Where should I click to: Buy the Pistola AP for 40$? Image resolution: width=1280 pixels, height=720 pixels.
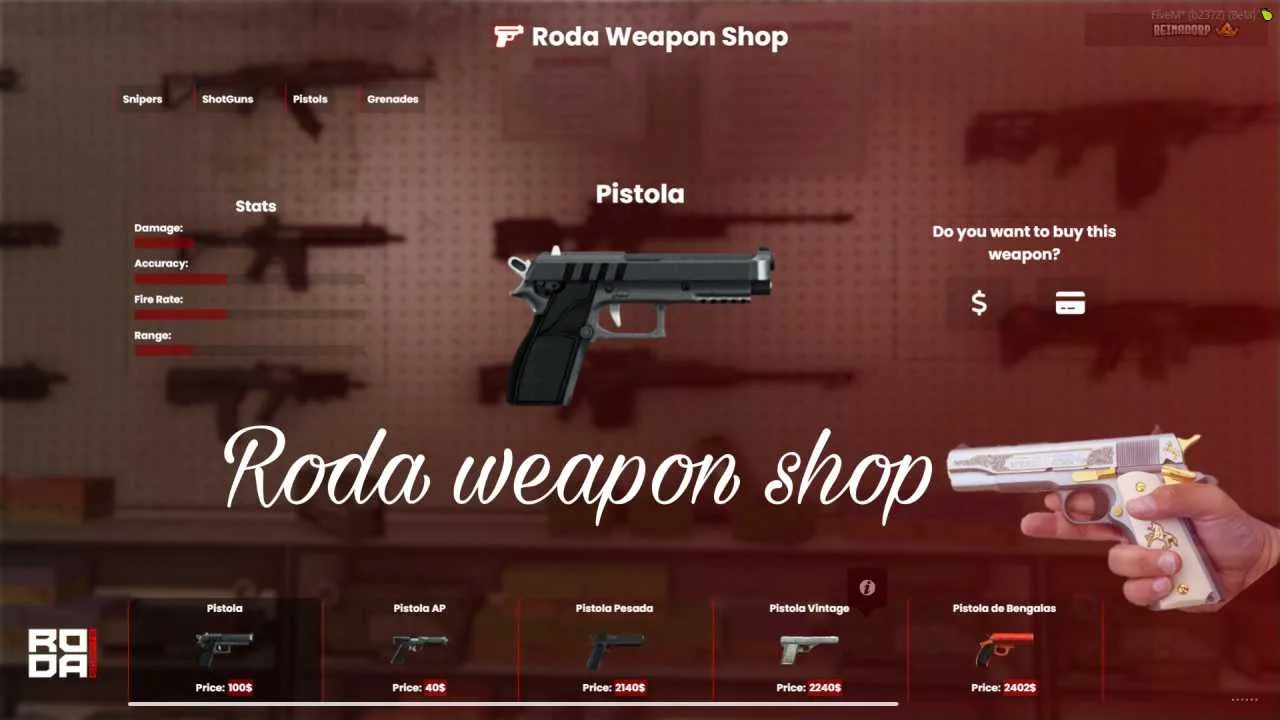click(x=417, y=650)
